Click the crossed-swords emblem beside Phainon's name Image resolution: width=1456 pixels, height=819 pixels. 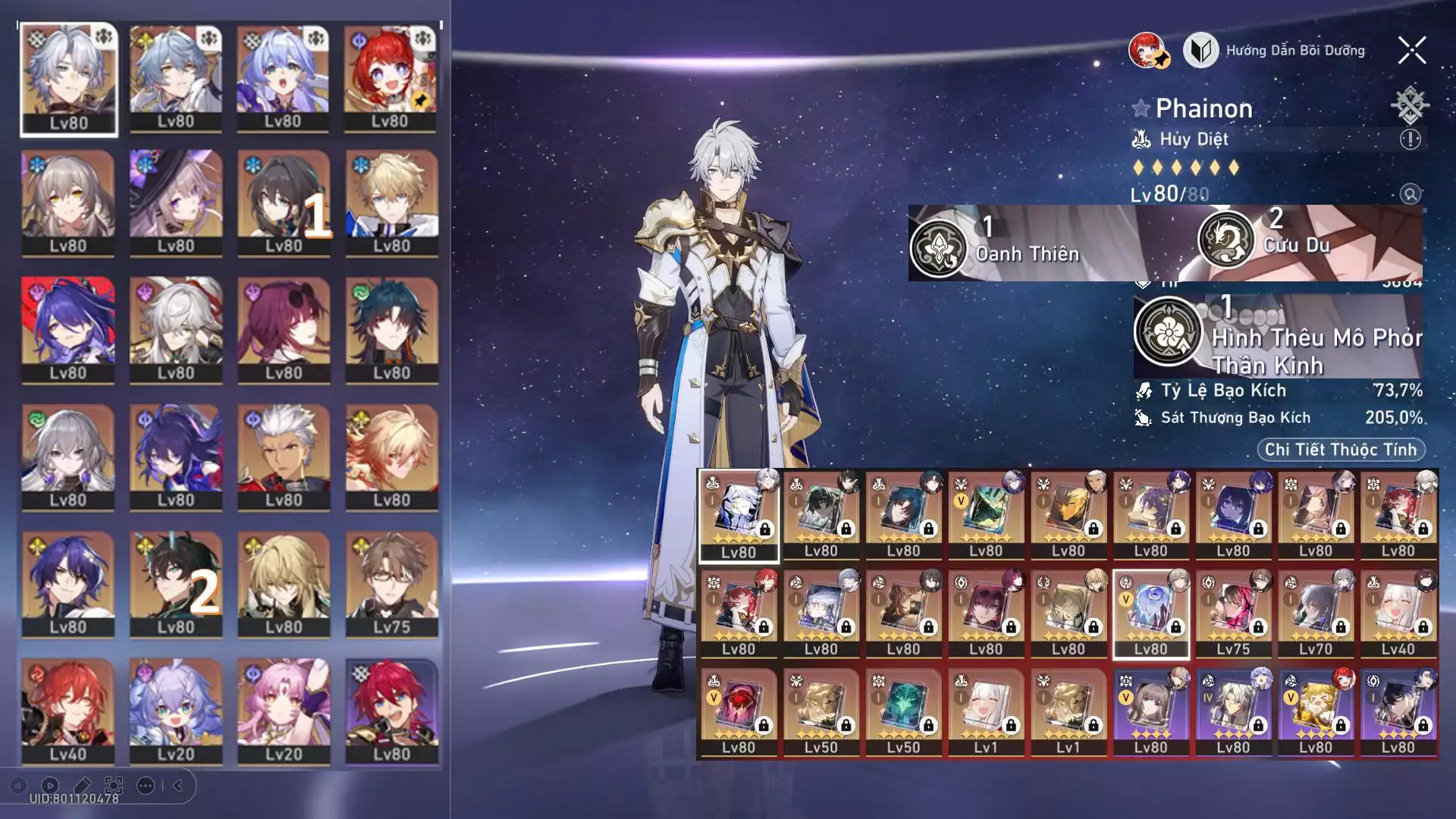click(1409, 105)
